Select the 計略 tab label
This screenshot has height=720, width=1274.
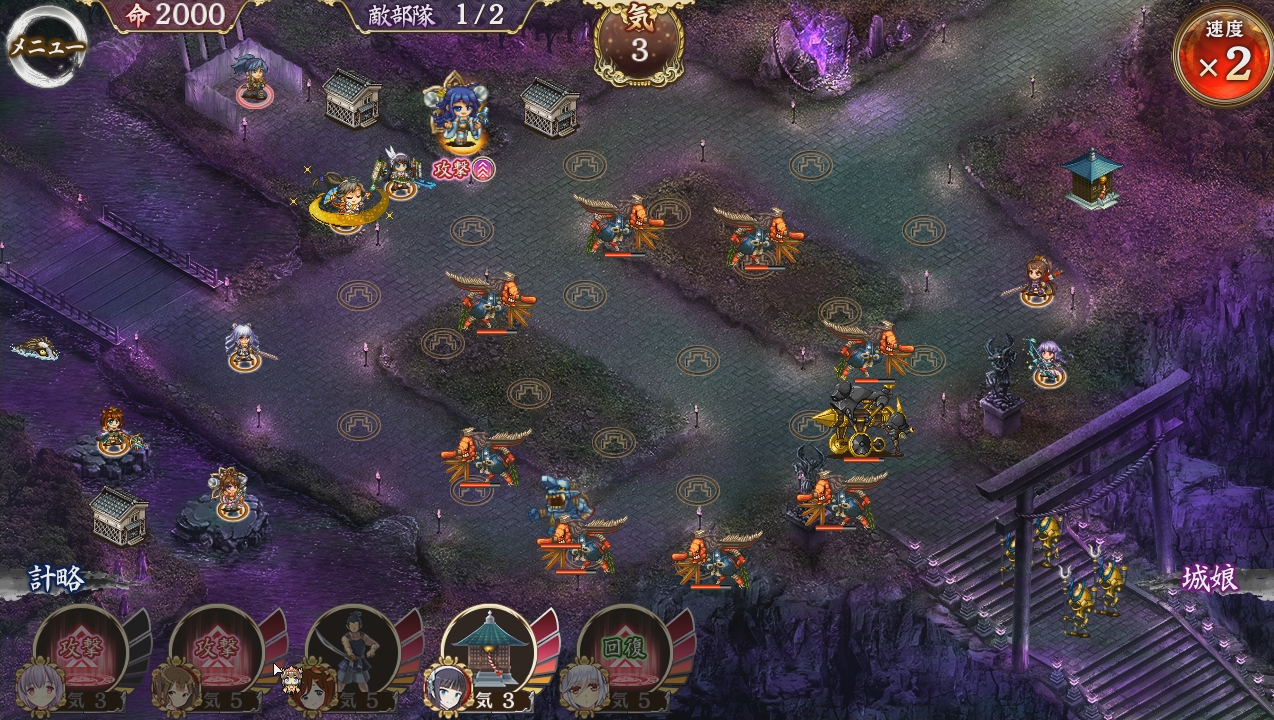click(x=56, y=579)
